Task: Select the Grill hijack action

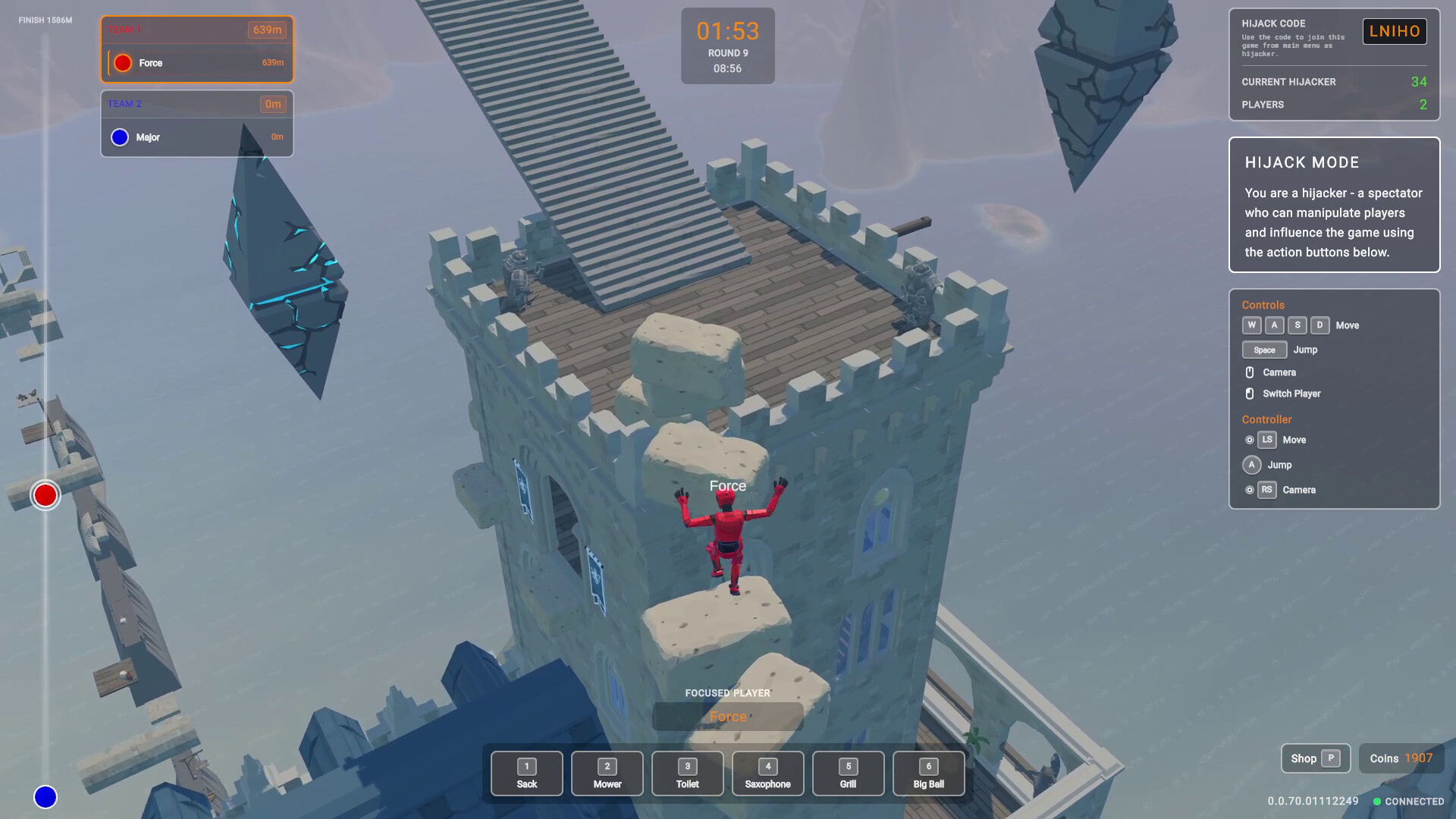Action: tap(848, 773)
